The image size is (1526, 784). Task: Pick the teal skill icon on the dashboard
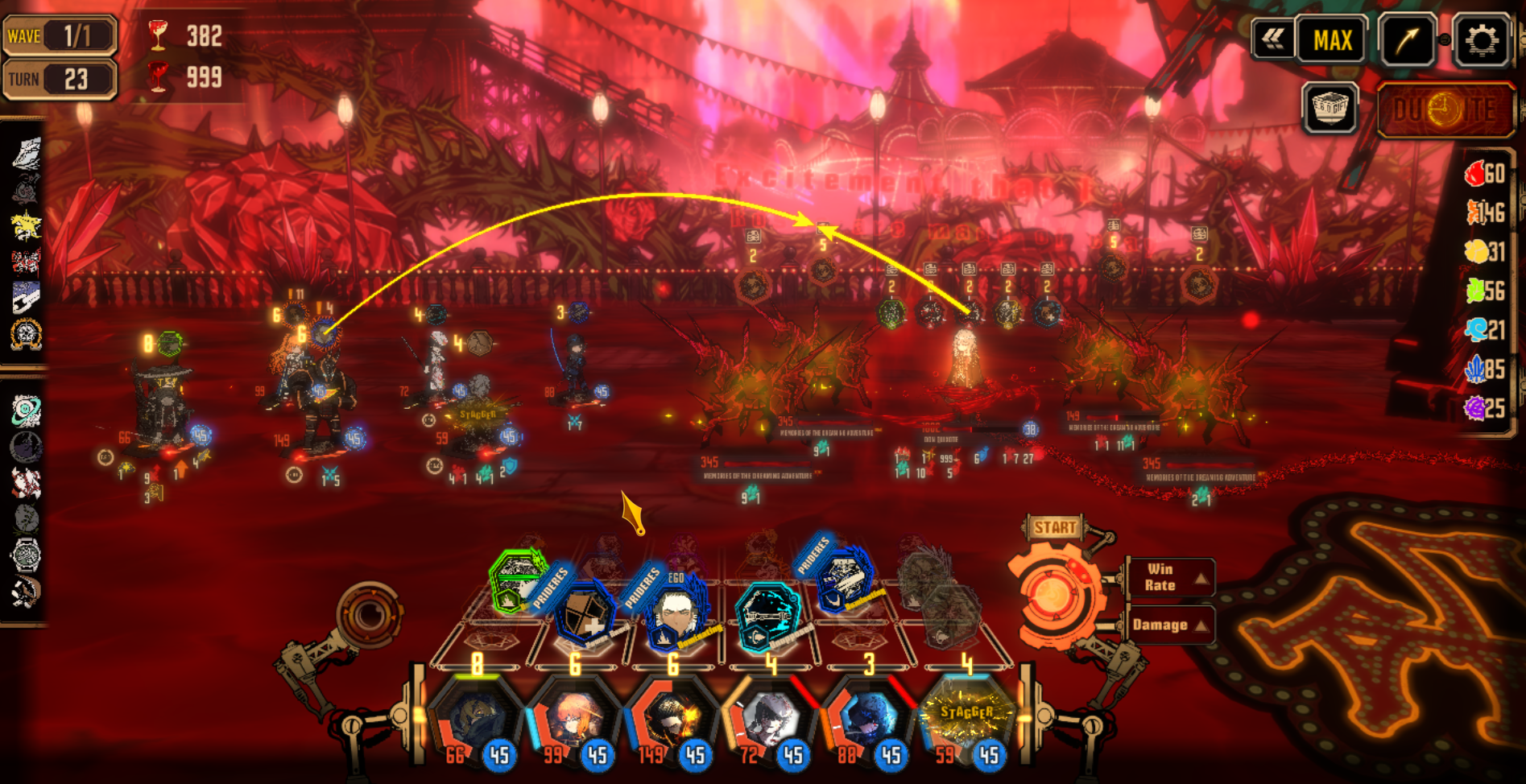(767, 616)
